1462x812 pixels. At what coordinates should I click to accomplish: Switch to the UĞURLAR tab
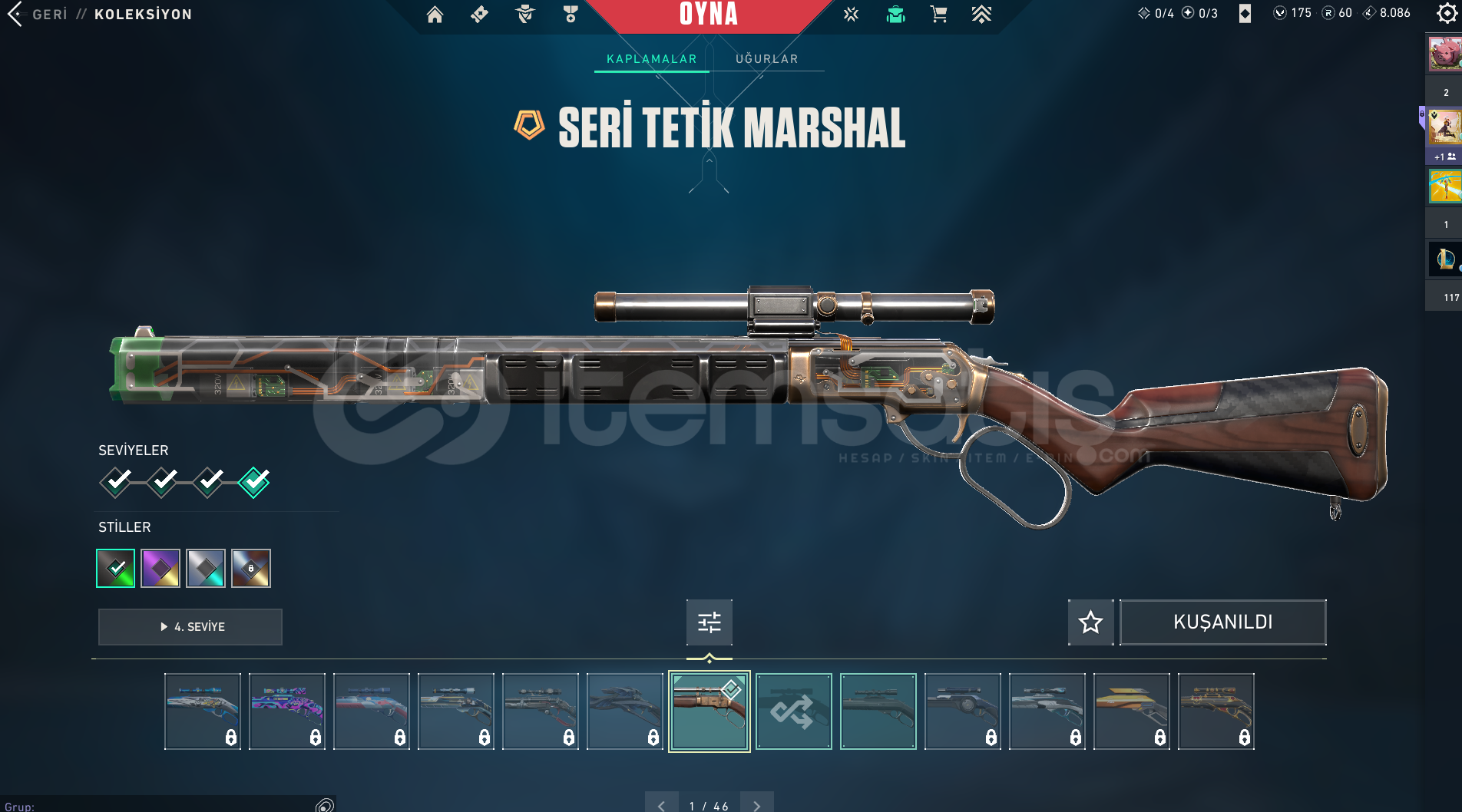tap(766, 59)
